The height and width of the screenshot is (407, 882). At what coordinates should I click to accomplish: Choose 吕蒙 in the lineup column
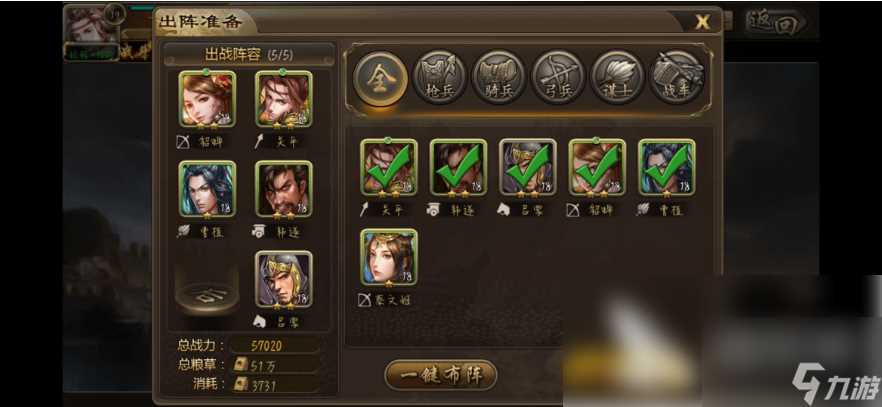[283, 279]
